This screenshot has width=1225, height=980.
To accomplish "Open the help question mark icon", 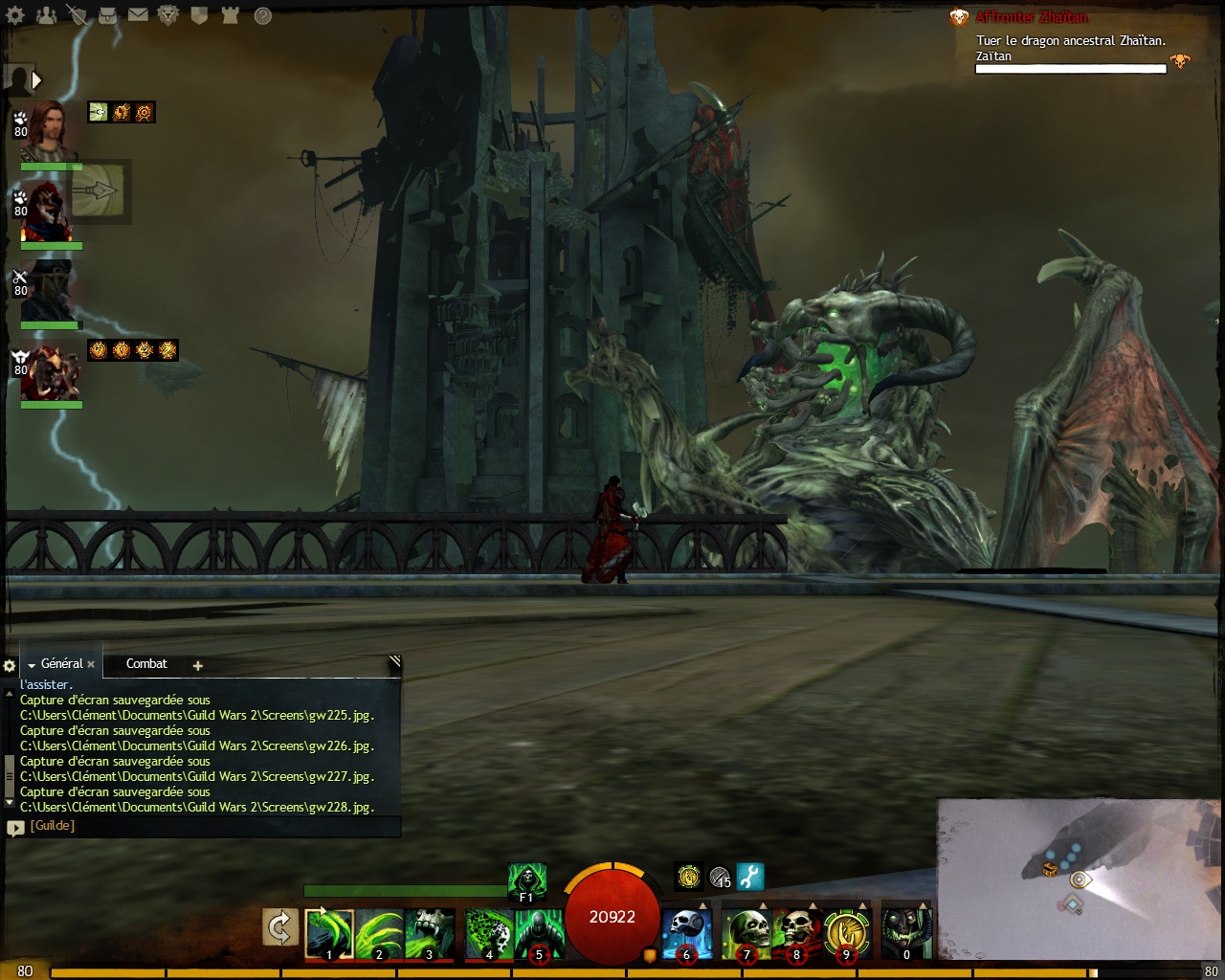I will click(x=262, y=14).
